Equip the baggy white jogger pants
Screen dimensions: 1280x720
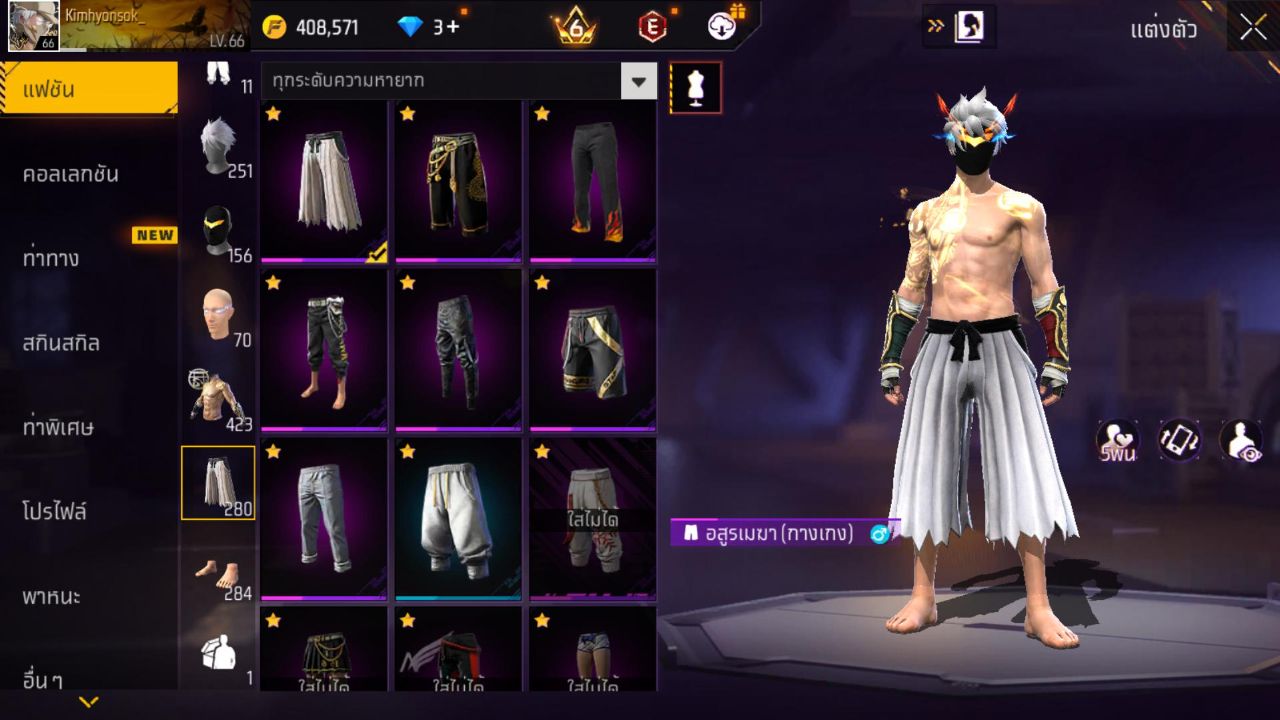tap(457, 518)
